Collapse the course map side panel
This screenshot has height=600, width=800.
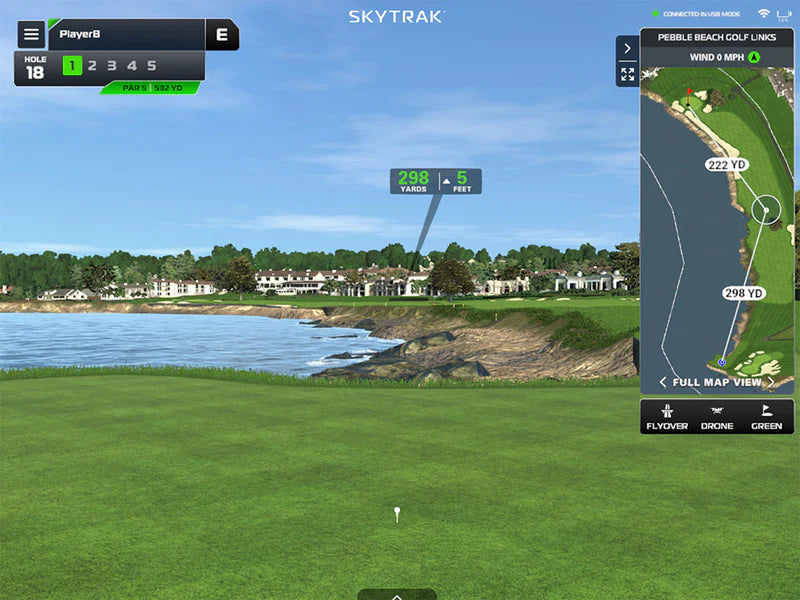pos(627,48)
